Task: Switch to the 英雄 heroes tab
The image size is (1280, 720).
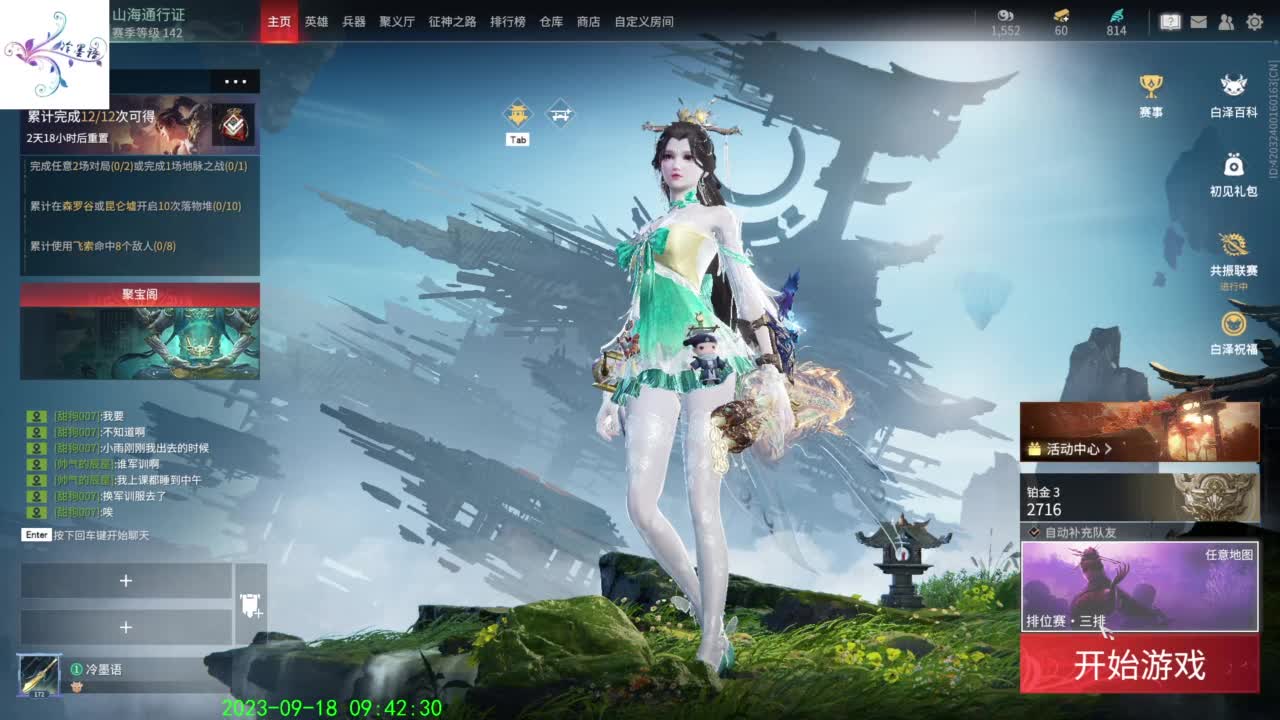Action: tap(316, 21)
